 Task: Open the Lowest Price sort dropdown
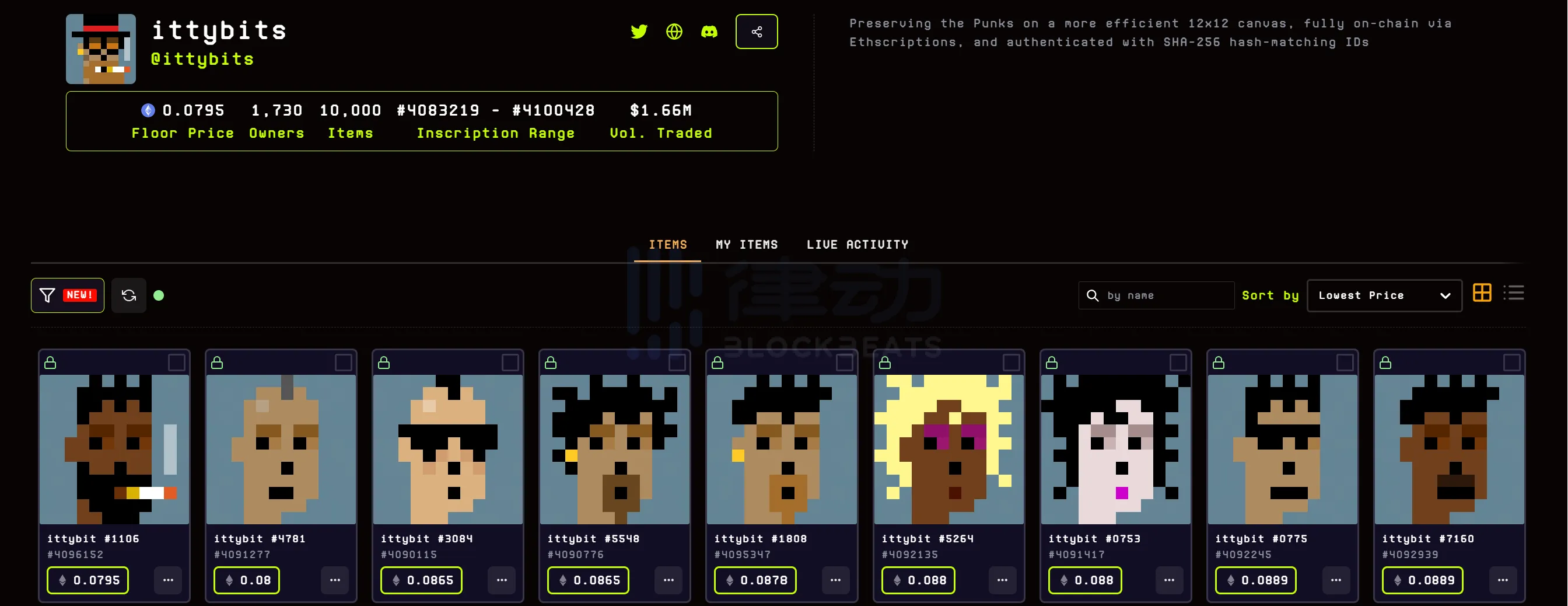[x=1384, y=295]
